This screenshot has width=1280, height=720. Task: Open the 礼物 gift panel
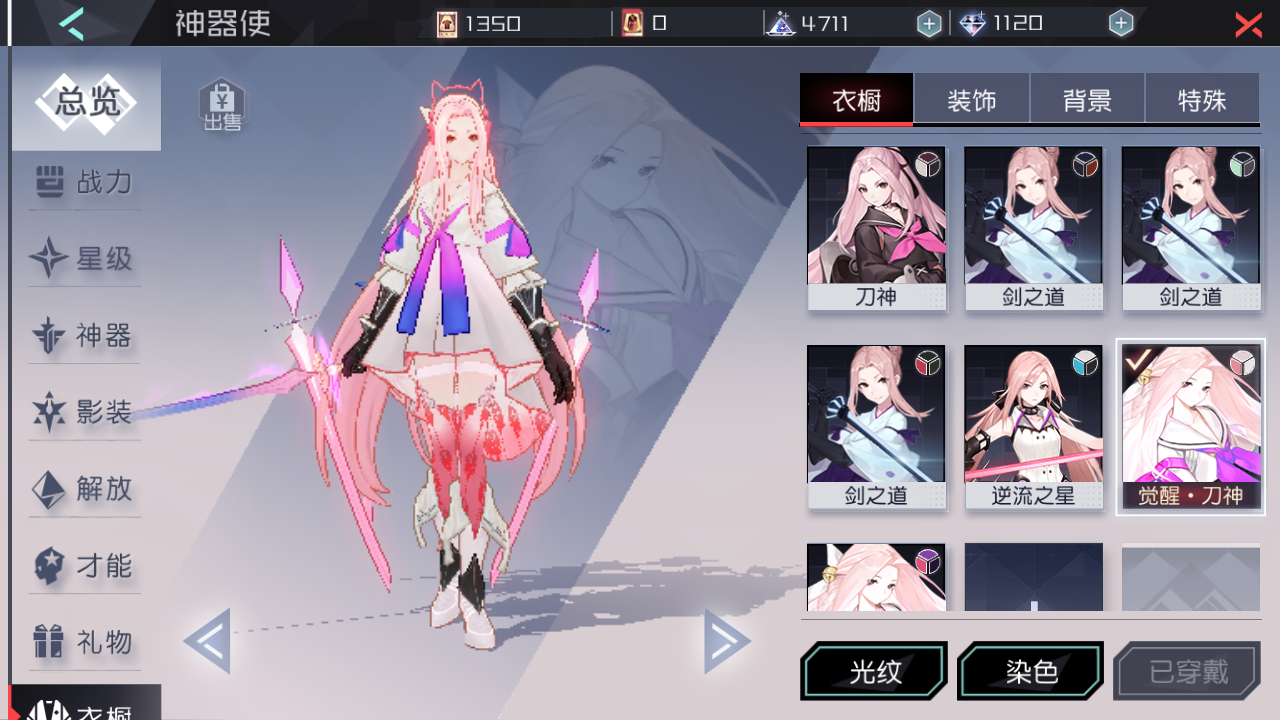click(85, 643)
